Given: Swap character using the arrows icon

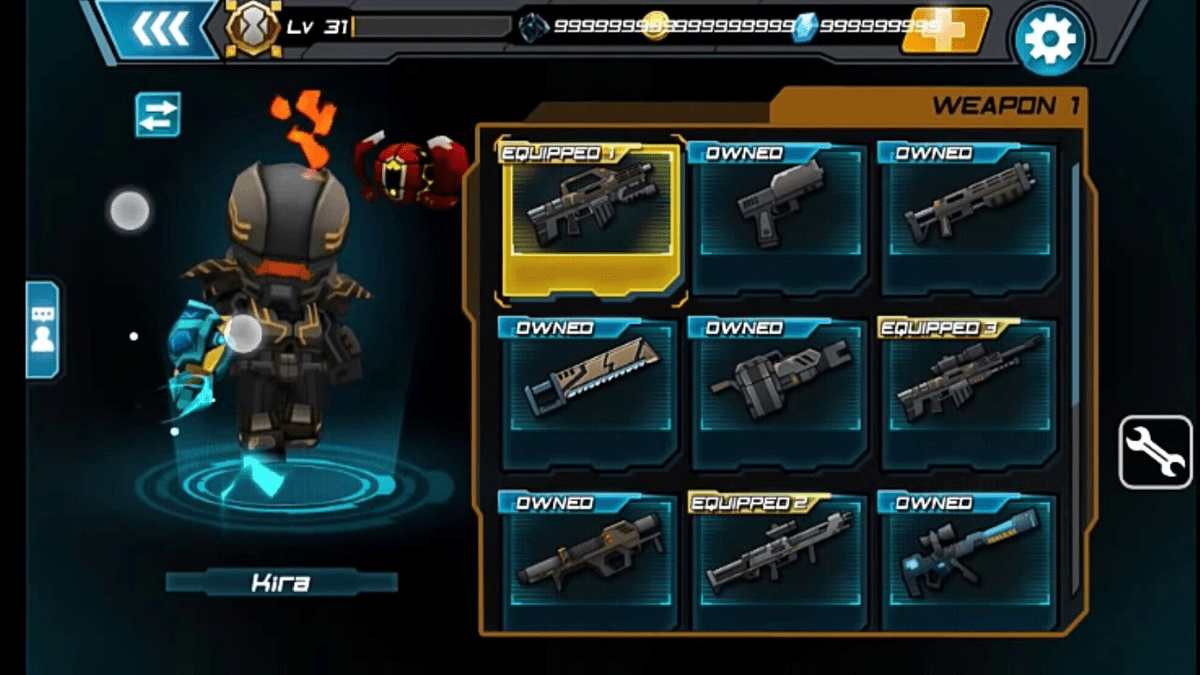Looking at the screenshot, I should pyautogui.click(x=158, y=114).
